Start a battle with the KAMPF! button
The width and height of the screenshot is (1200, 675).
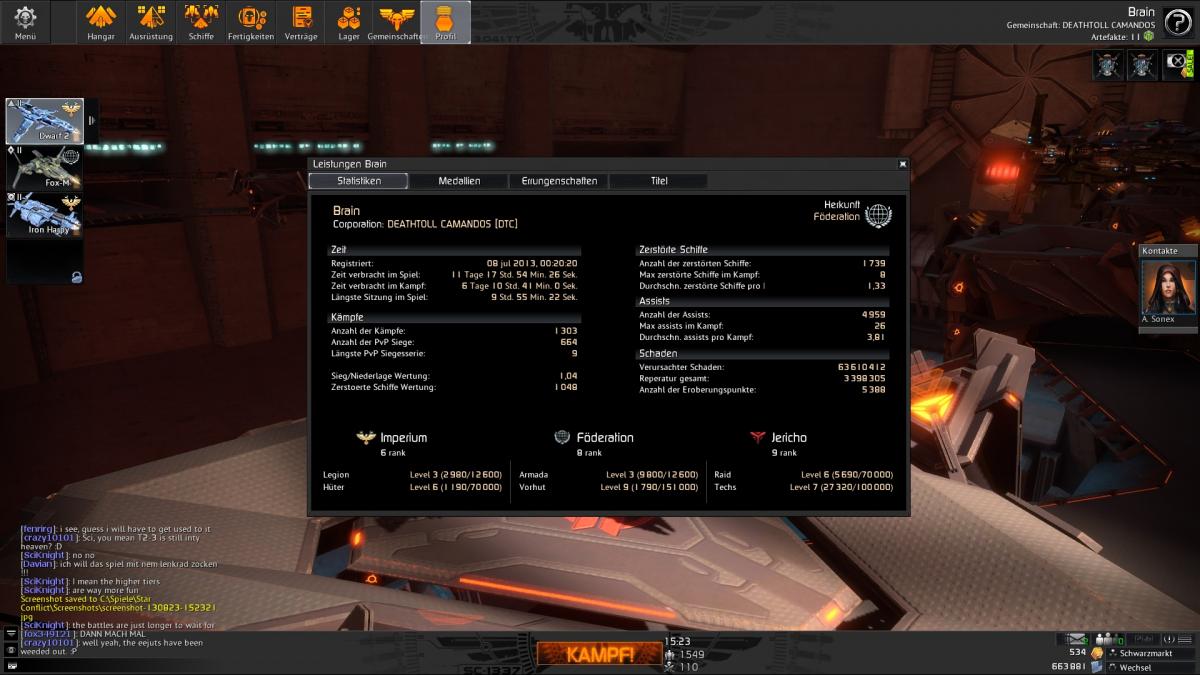(x=596, y=655)
